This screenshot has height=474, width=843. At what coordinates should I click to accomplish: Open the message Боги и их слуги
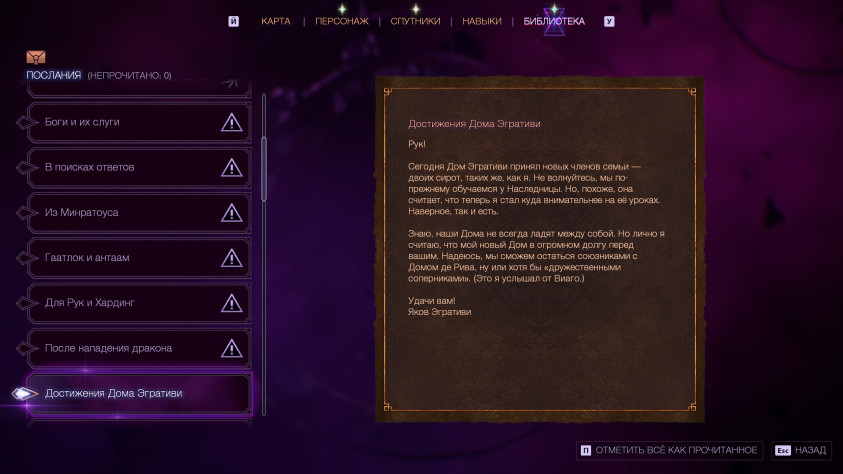coord(138,122)
